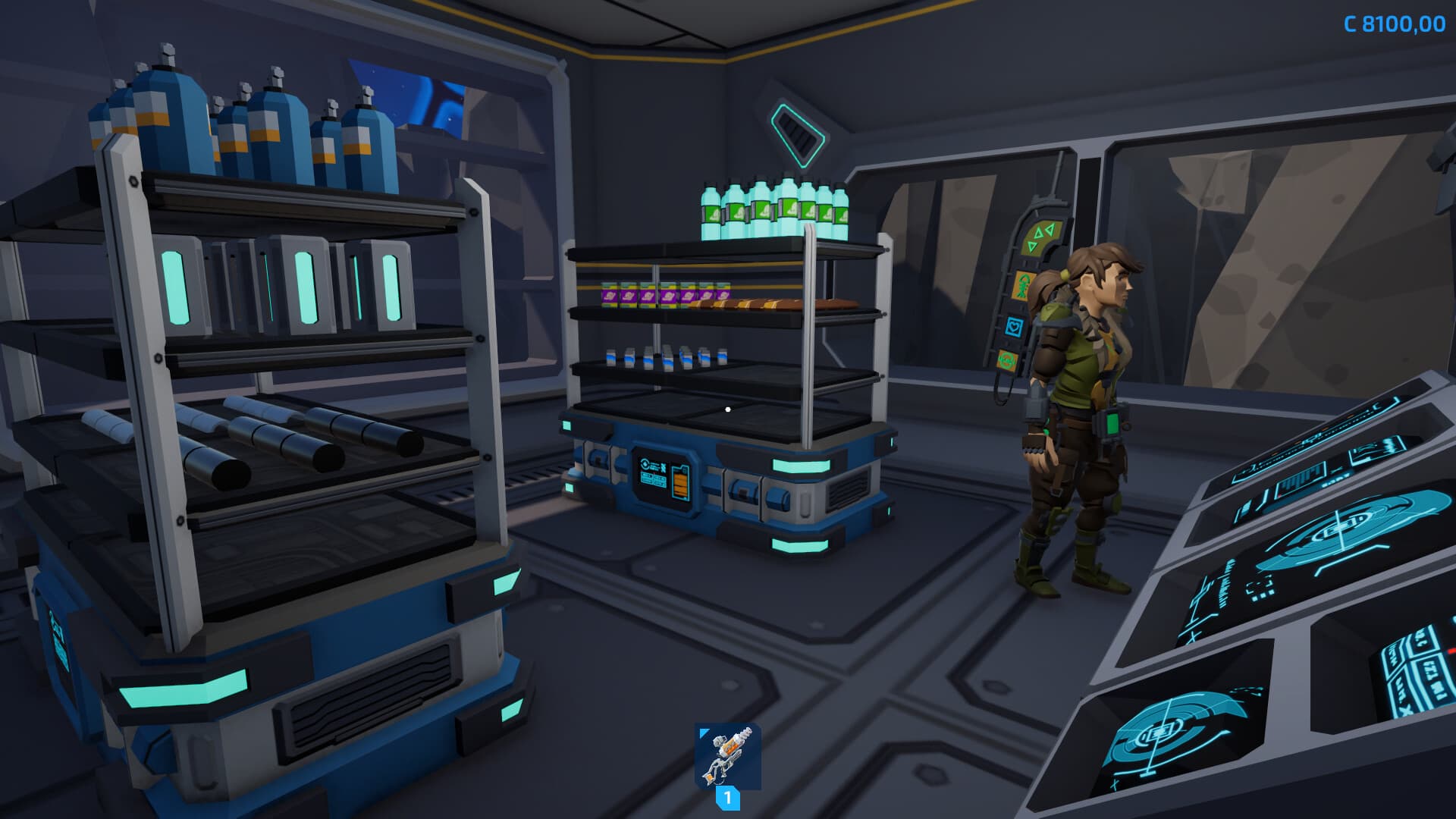The image size is (1456, 819).
Task: Click the battery gauge on the blue shelf base
Action: (680, 482)
